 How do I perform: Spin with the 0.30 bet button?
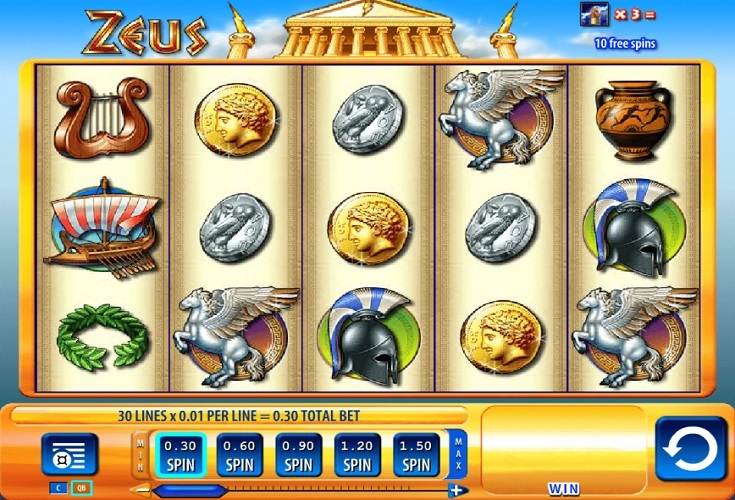pos(181,455)
